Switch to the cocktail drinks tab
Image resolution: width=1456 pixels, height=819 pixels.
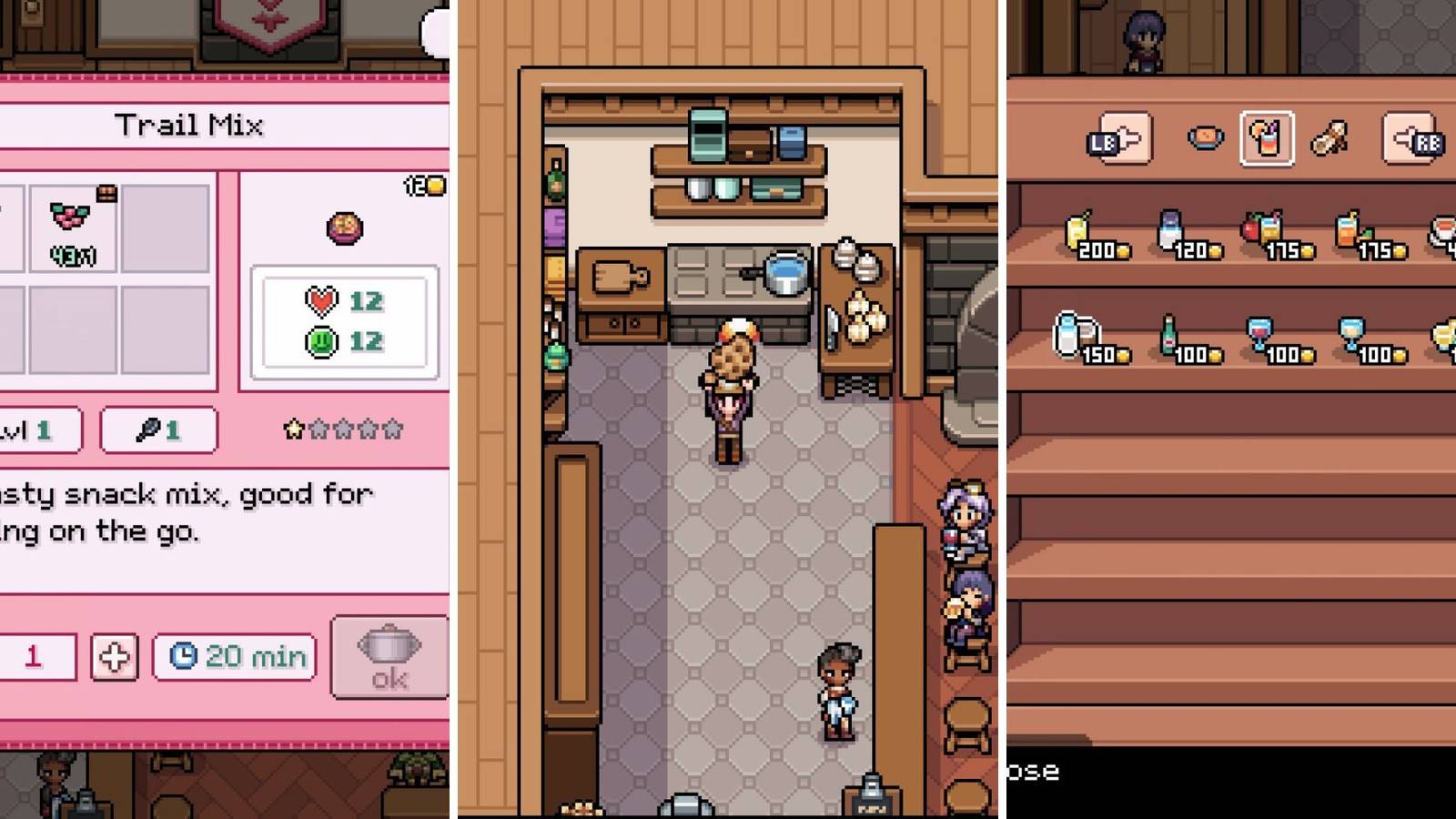point(1268,136)
